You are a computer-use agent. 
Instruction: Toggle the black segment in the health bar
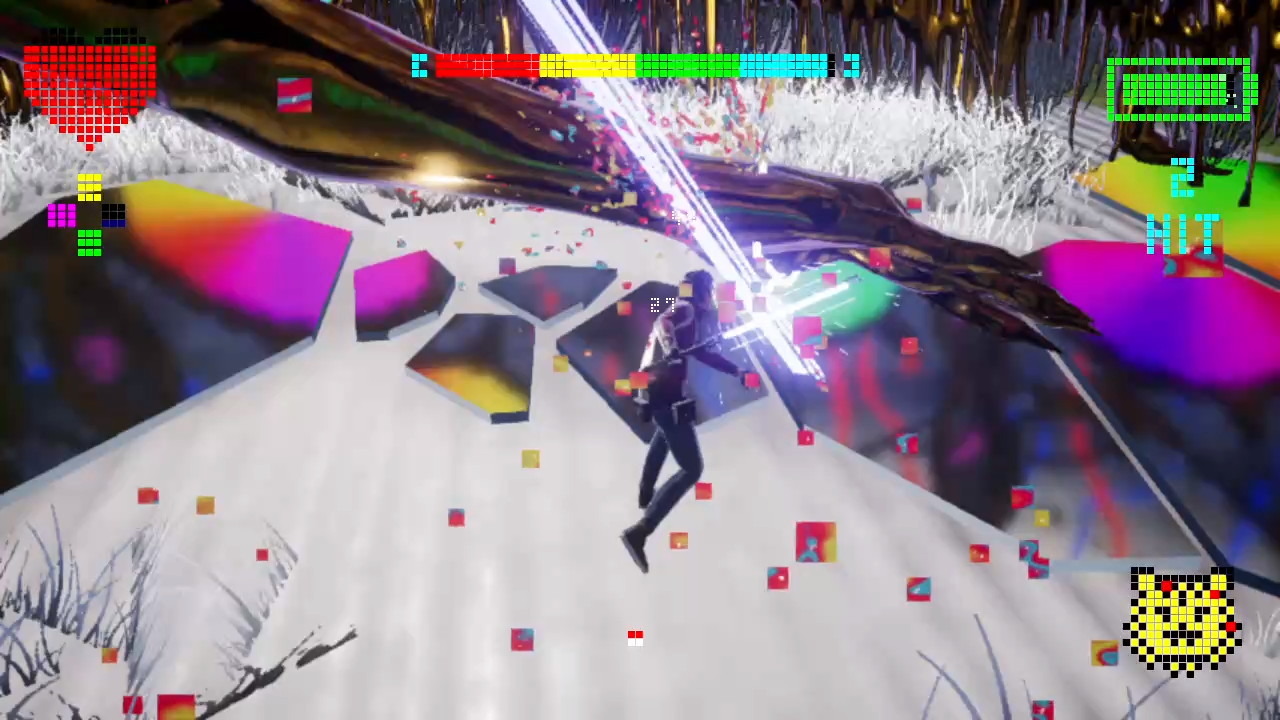pyautogui.click(x=831, y=66)
